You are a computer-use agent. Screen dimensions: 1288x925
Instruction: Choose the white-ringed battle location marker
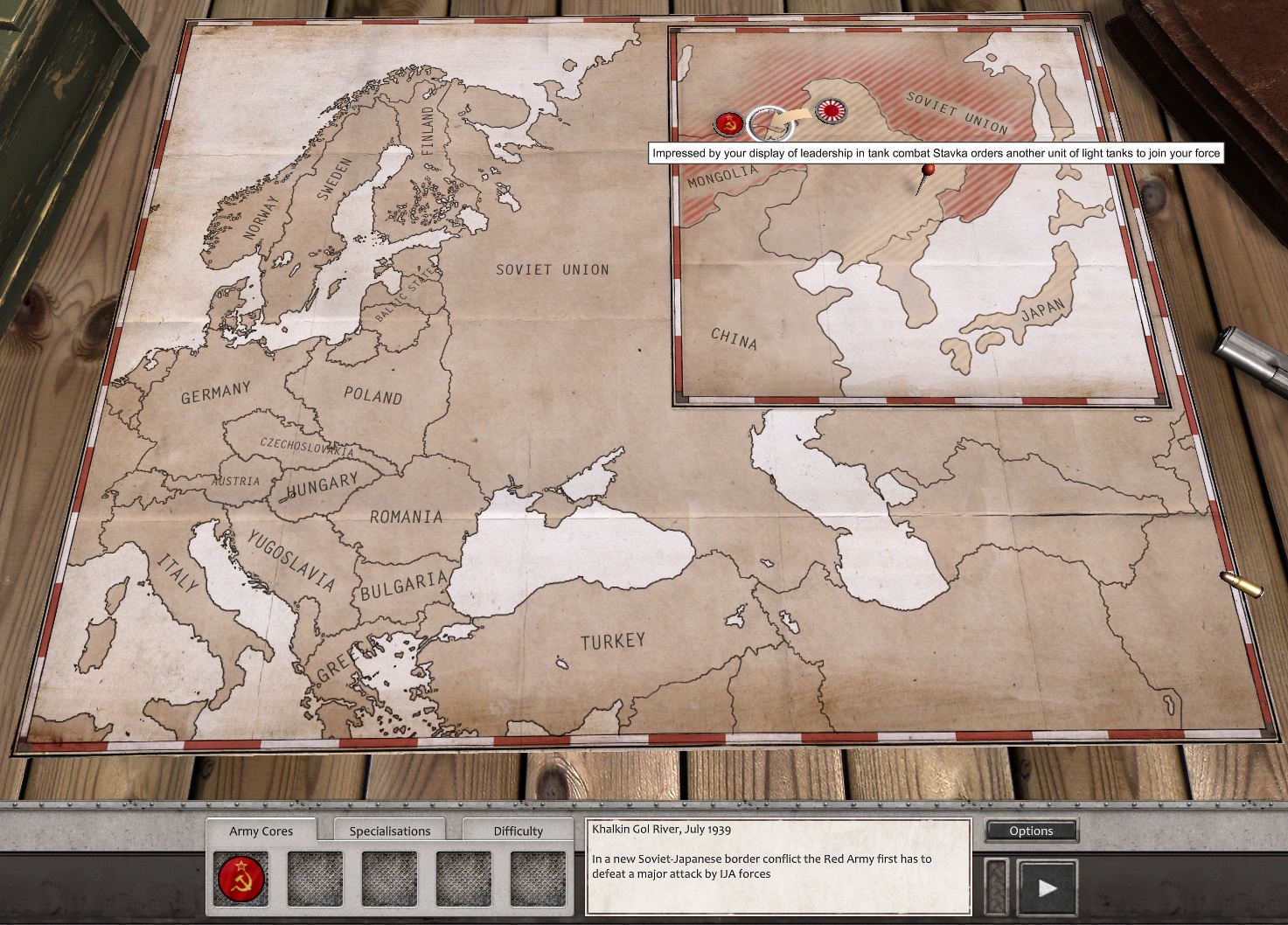[x=769, y=124]
